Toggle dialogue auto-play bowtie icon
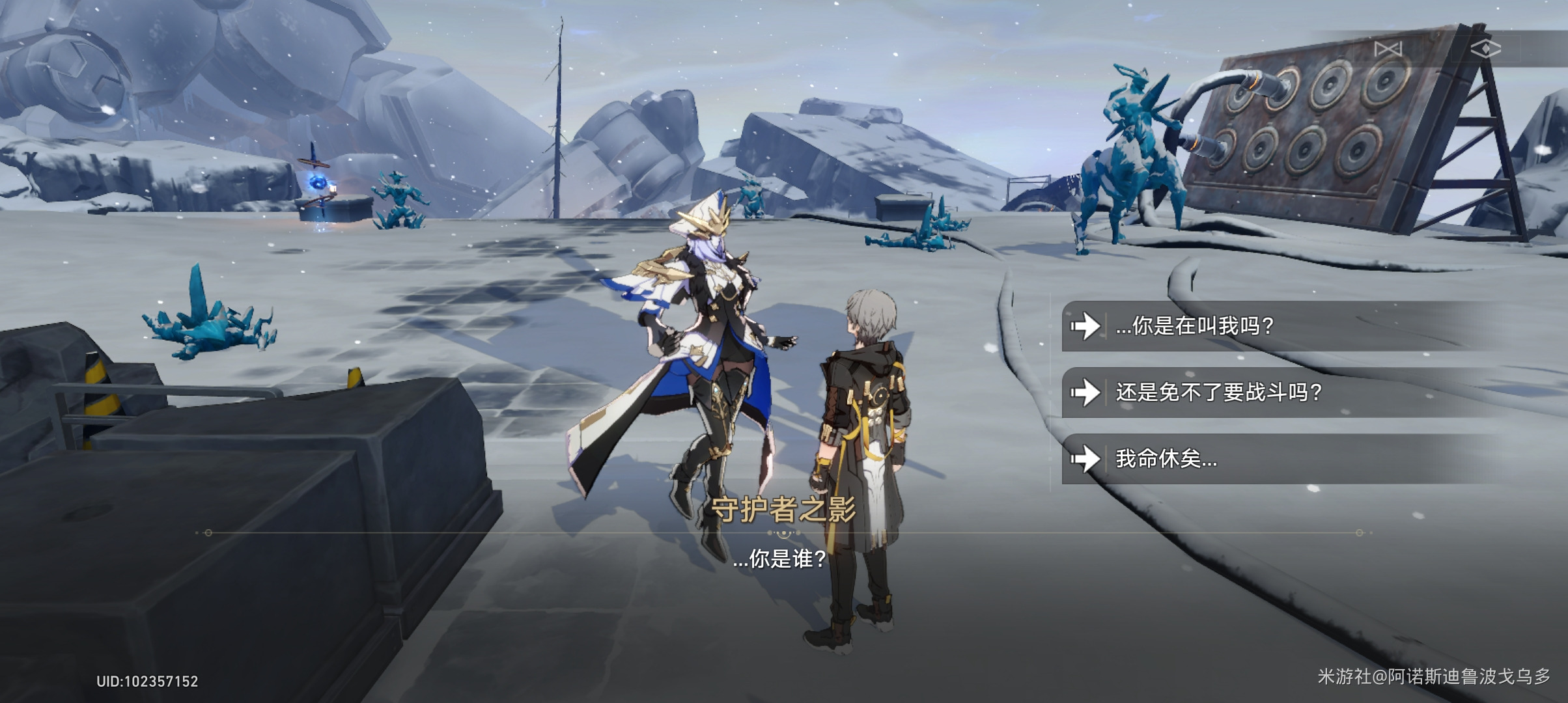1568x703 pixels. pyautogui.click(x=1388, y=49)
